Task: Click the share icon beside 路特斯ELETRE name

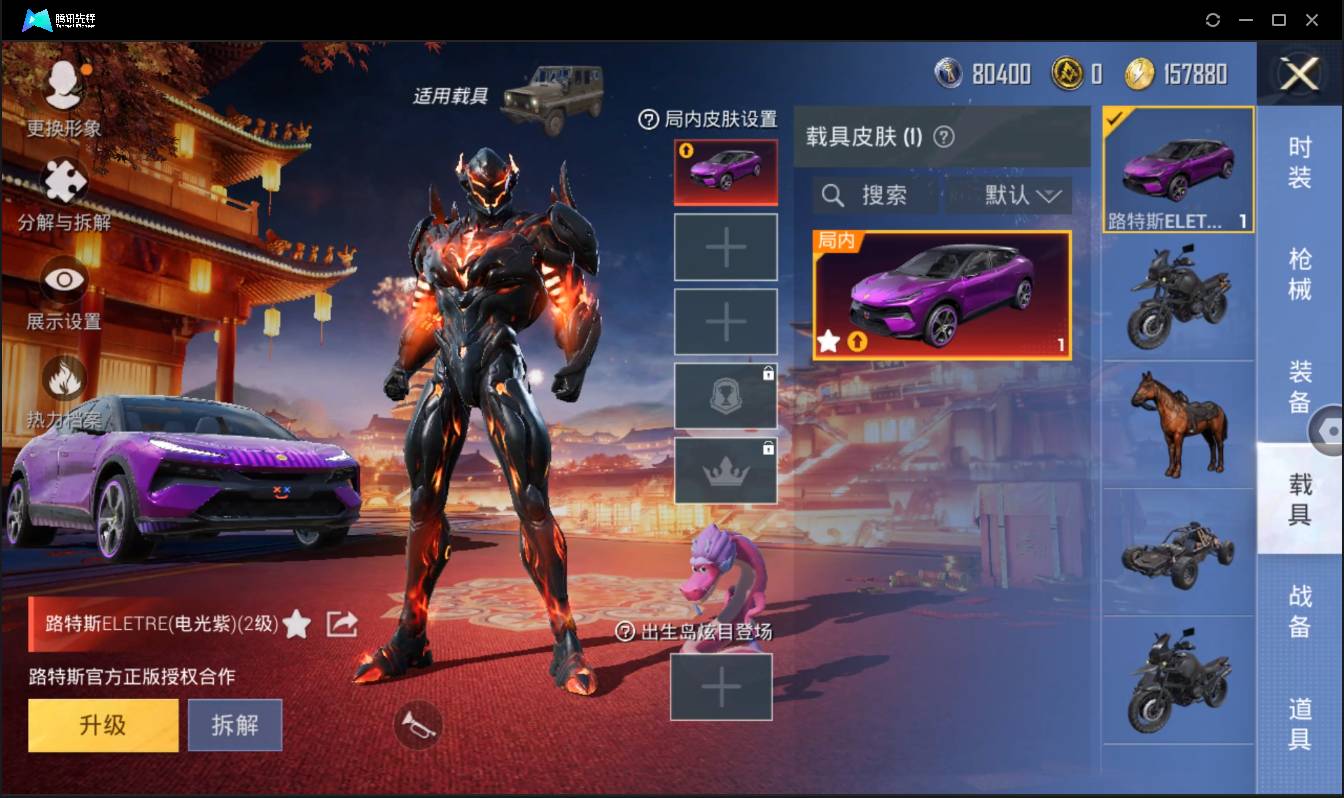Action: 341,622
